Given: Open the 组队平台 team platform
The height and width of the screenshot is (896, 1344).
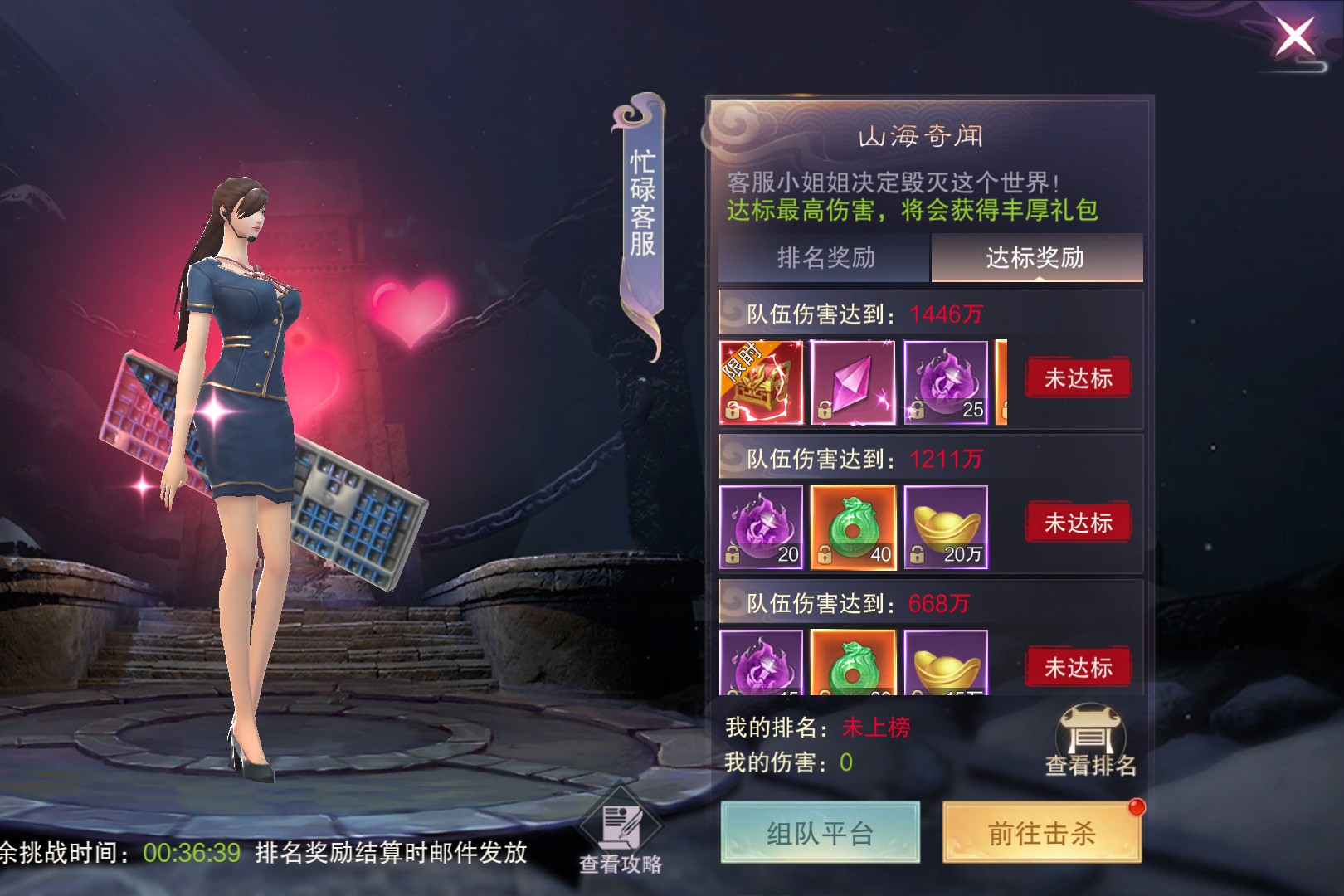Looking at the screenshot, I should [820, 833].
